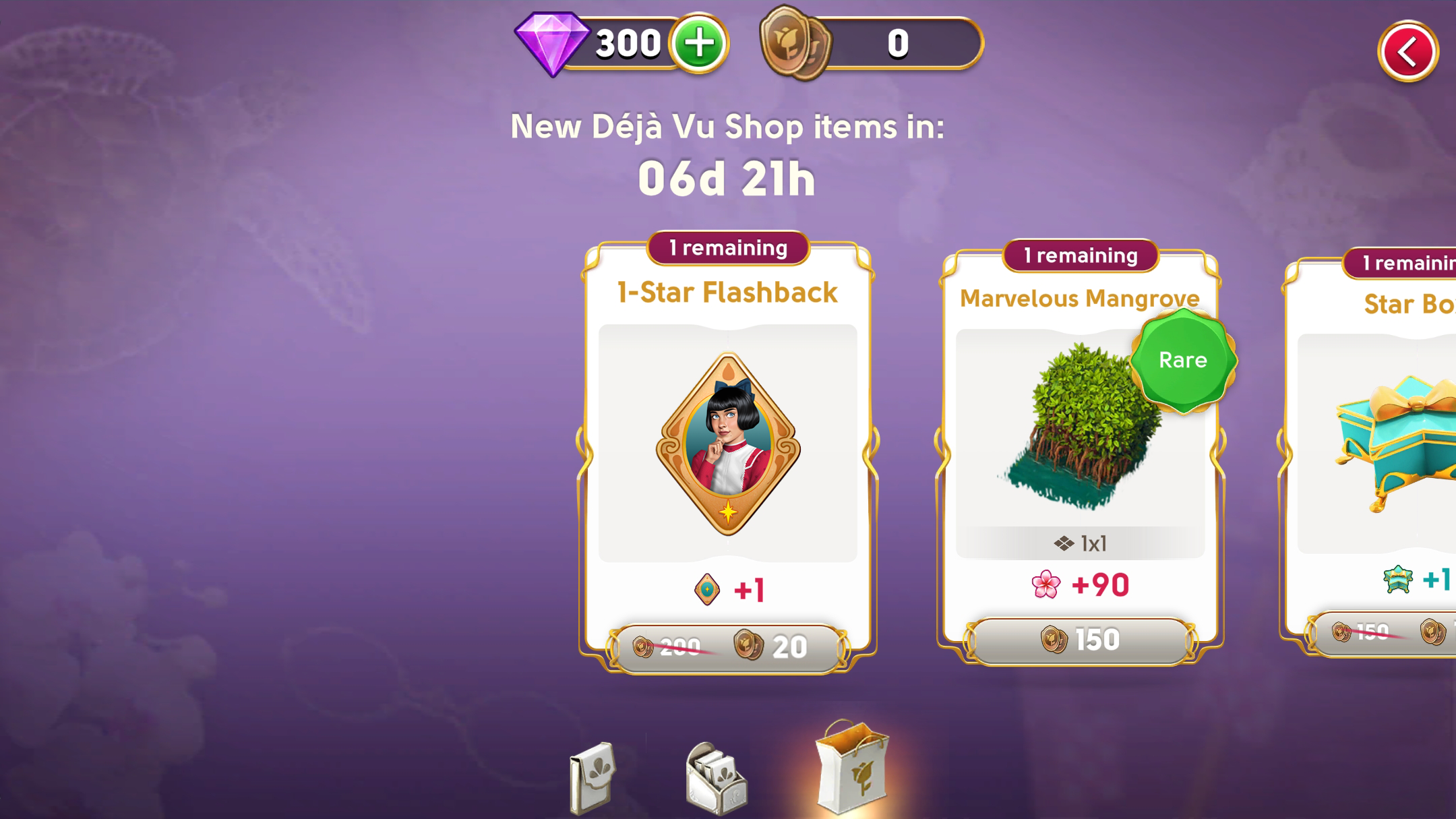Add more gems with the green plus button
The image size is (1456, 819).
[x=699, y=44]
